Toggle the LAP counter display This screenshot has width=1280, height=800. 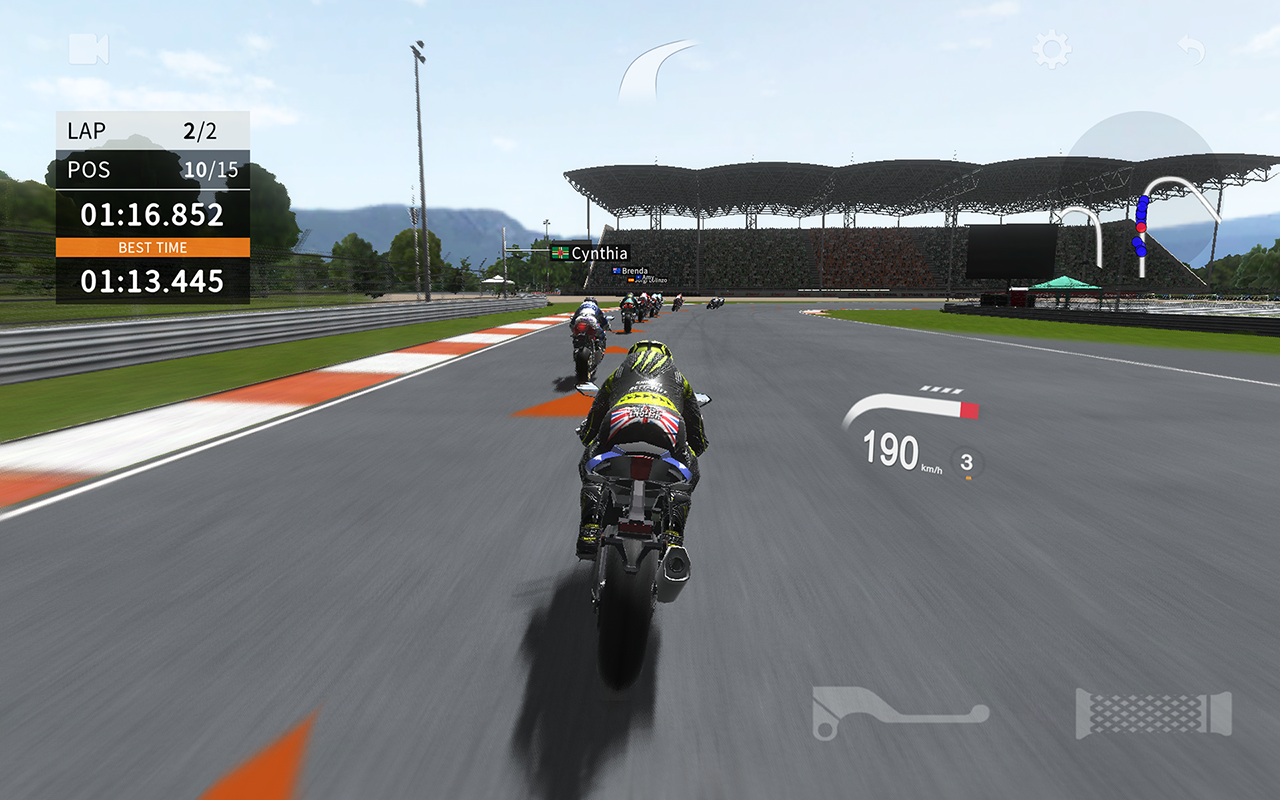tap(150, 129)
